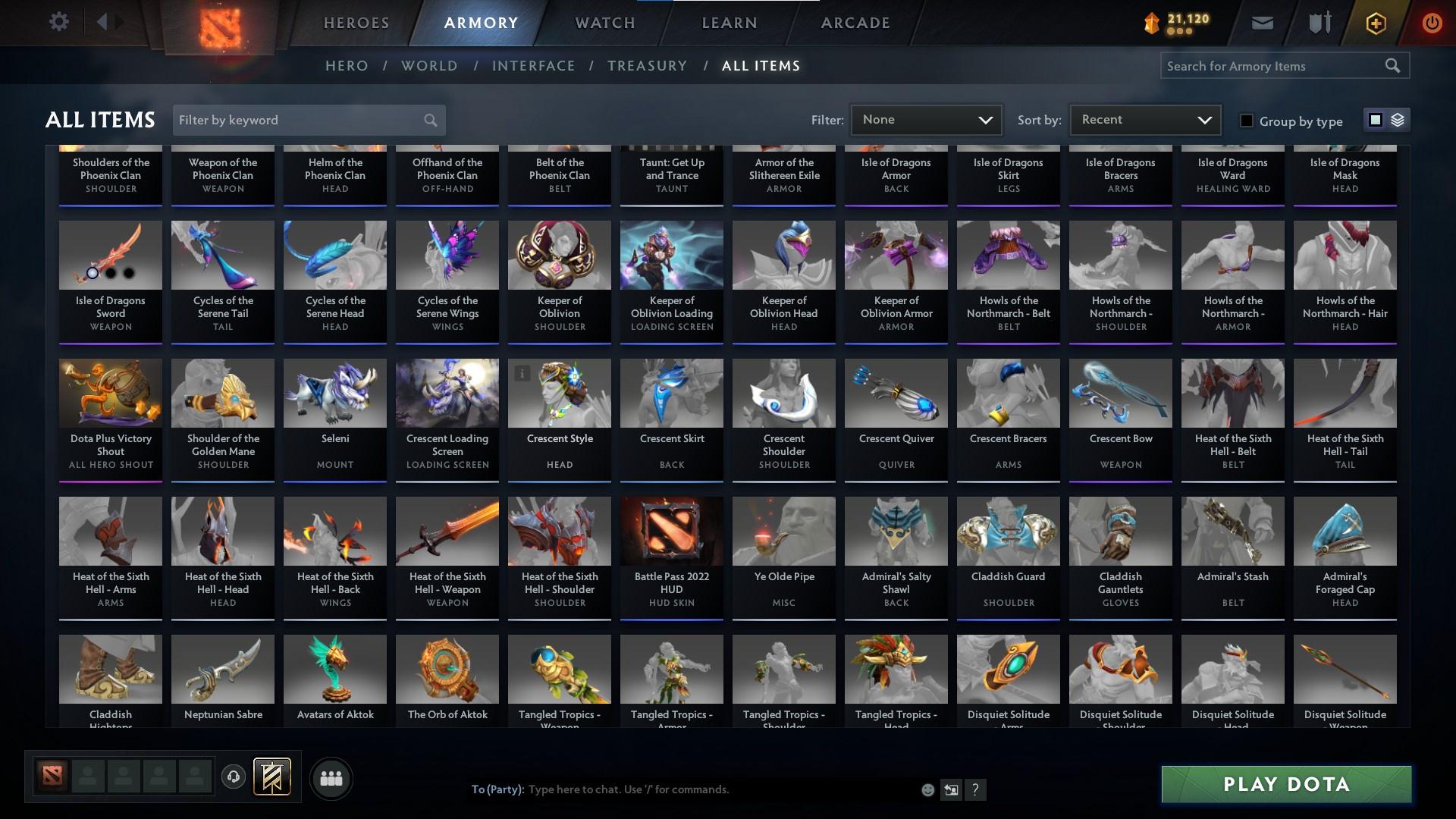Click the emoticon smiley in the chat bar
This screenshot has width=1456, height=819.
[x=927, y=789]
